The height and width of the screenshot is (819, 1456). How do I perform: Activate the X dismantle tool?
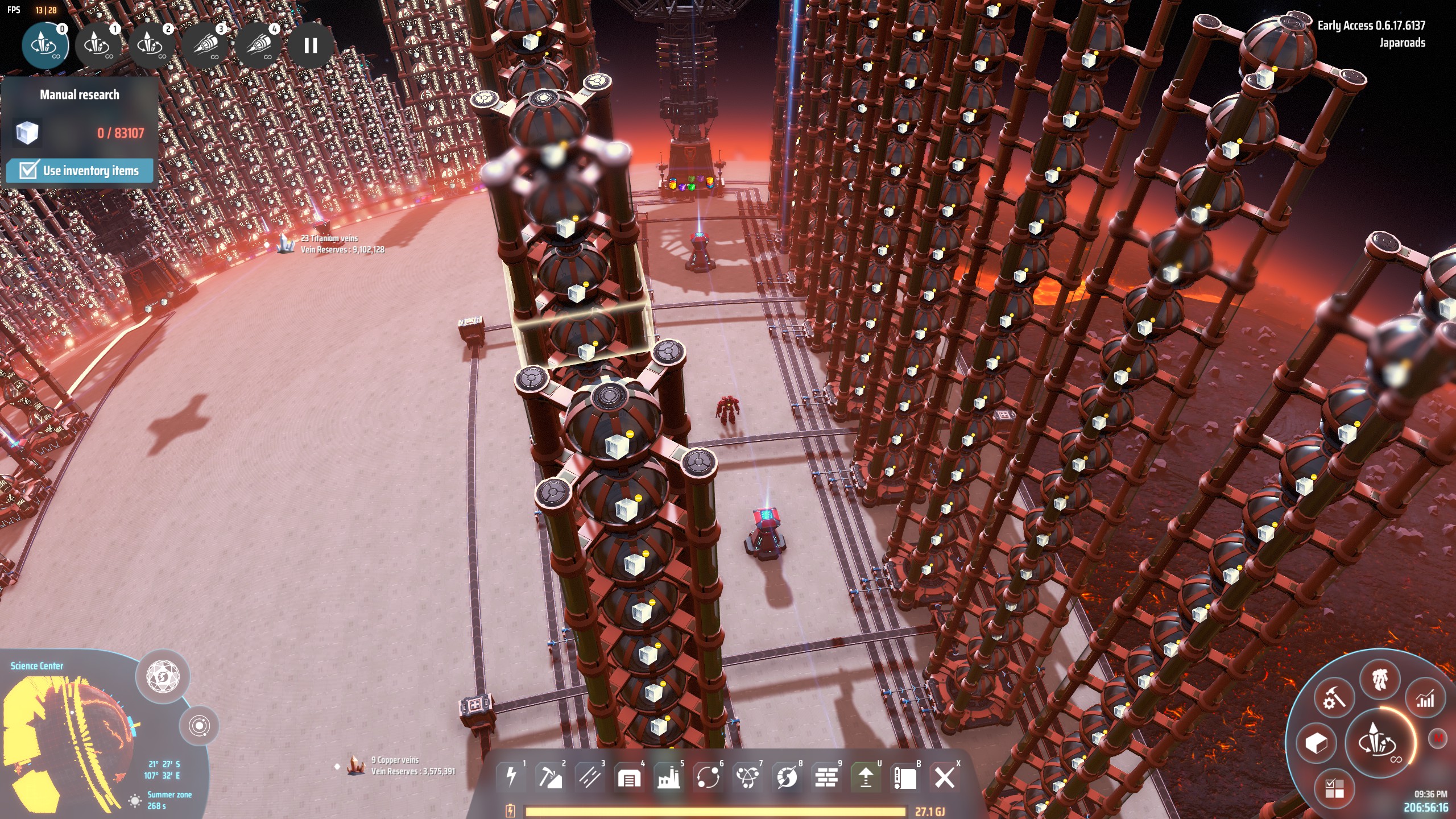[945, 777]
